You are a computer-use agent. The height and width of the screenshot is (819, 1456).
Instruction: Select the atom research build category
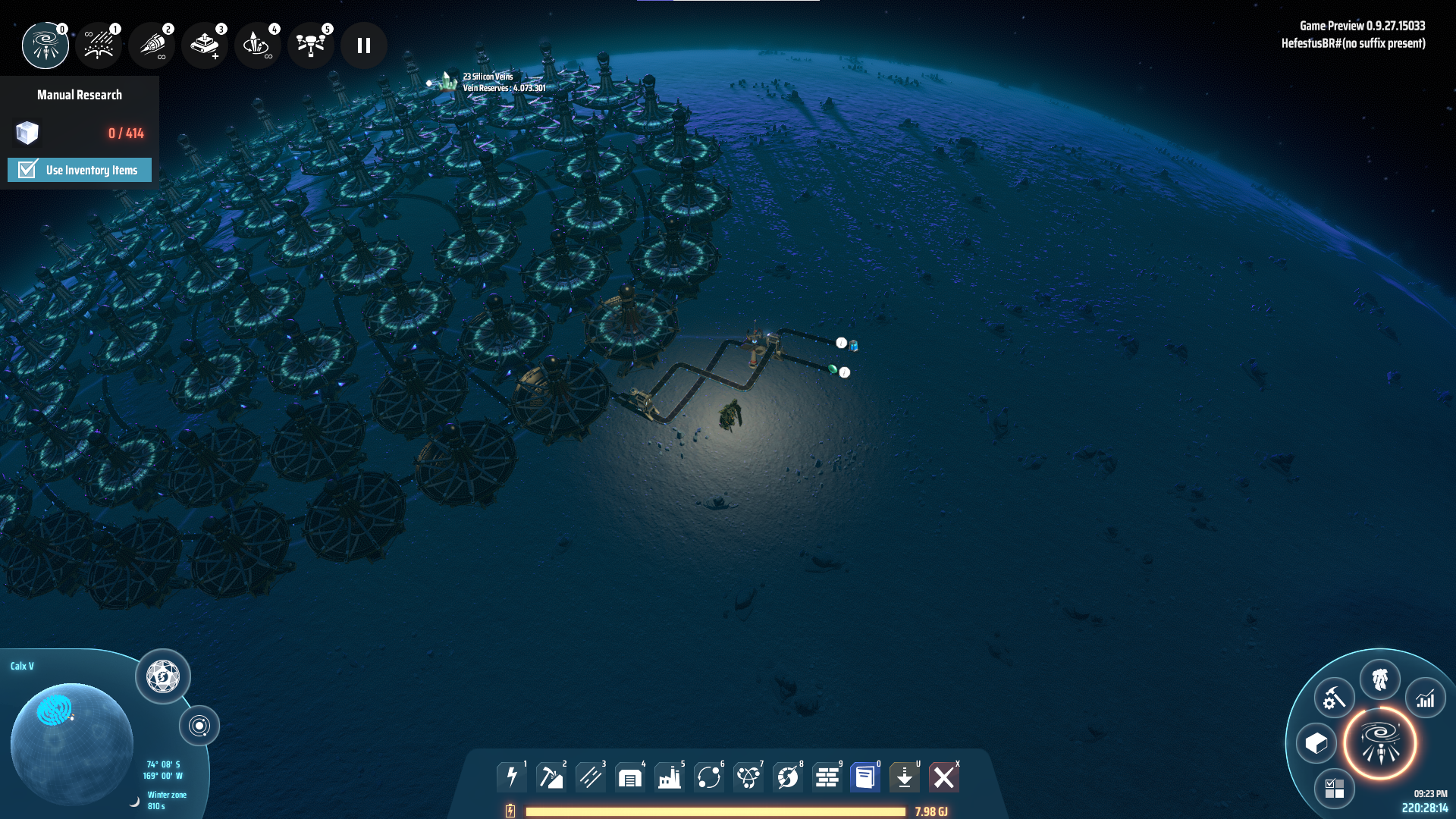(748, 777)
